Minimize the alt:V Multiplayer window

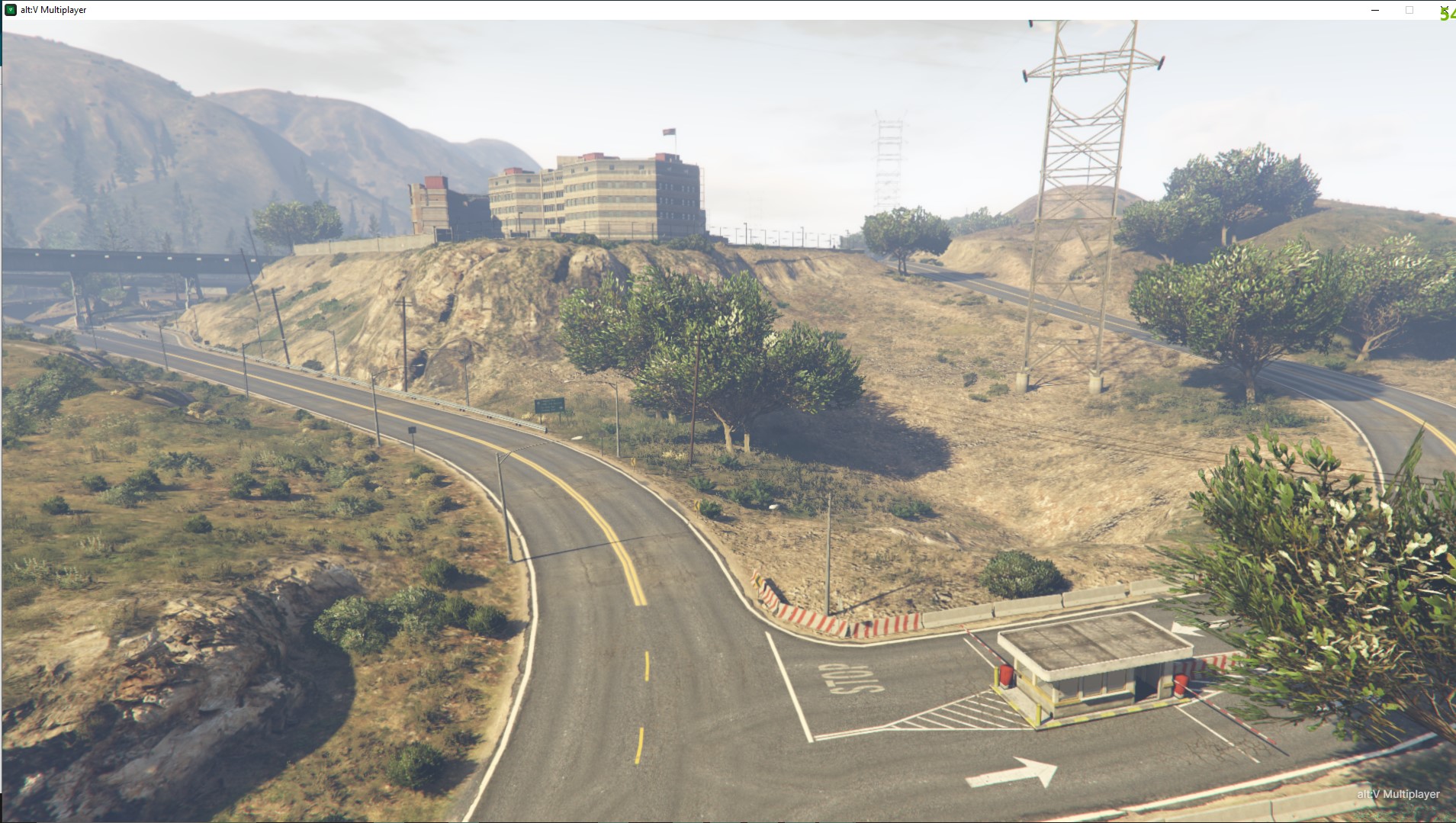[x=1375, y=10]
